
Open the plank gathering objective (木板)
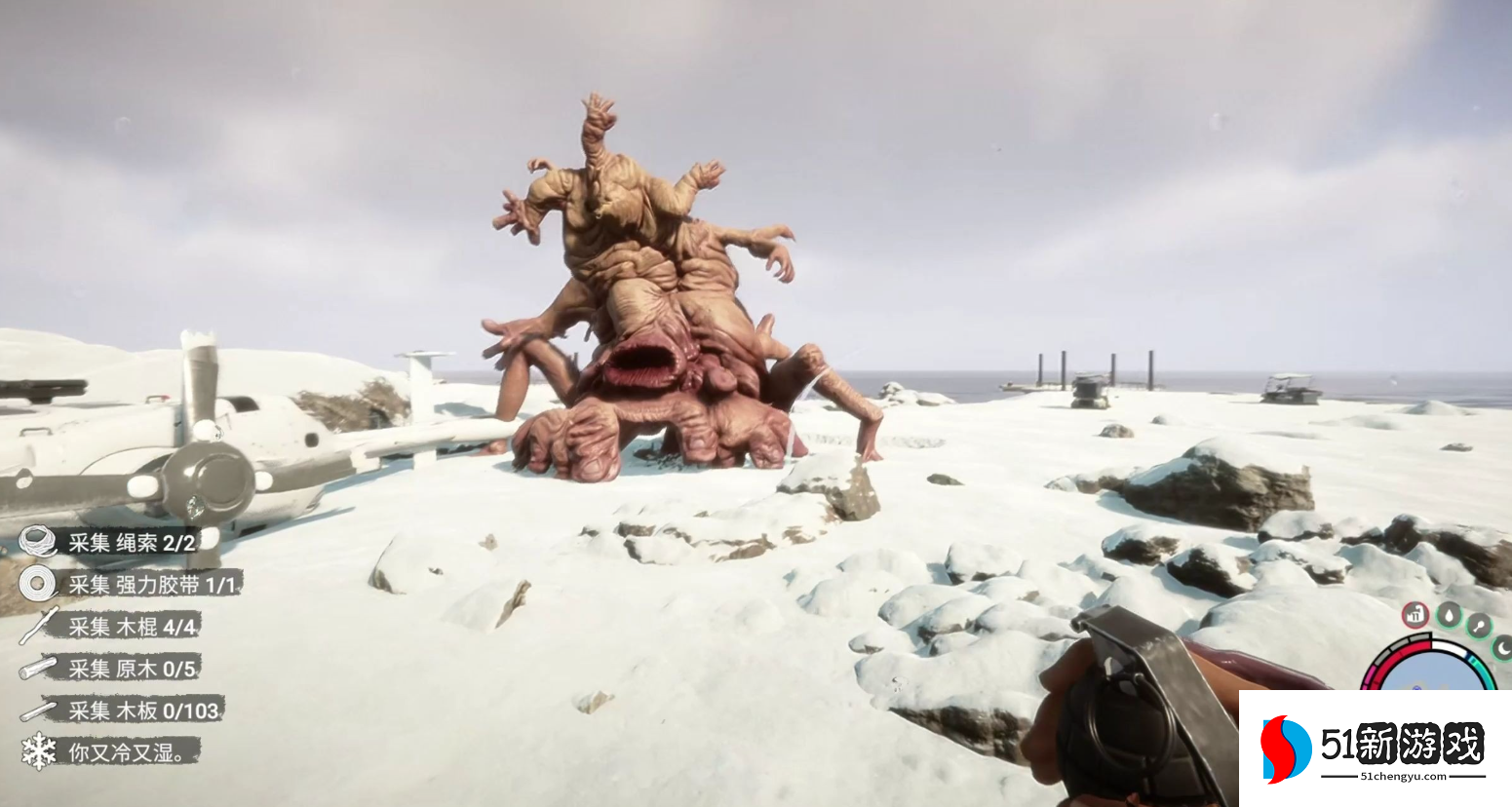(143, 711)
